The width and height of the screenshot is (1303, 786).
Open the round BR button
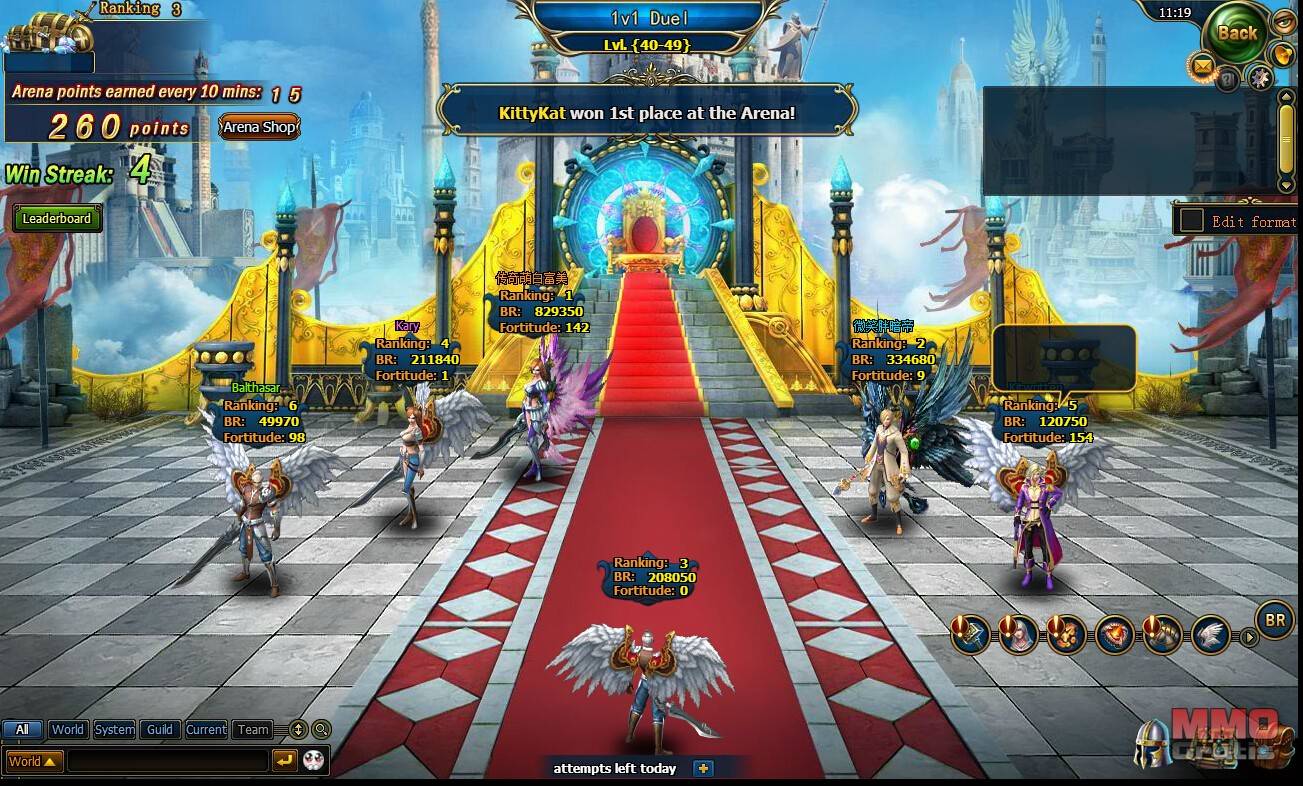coord(1275,620)
